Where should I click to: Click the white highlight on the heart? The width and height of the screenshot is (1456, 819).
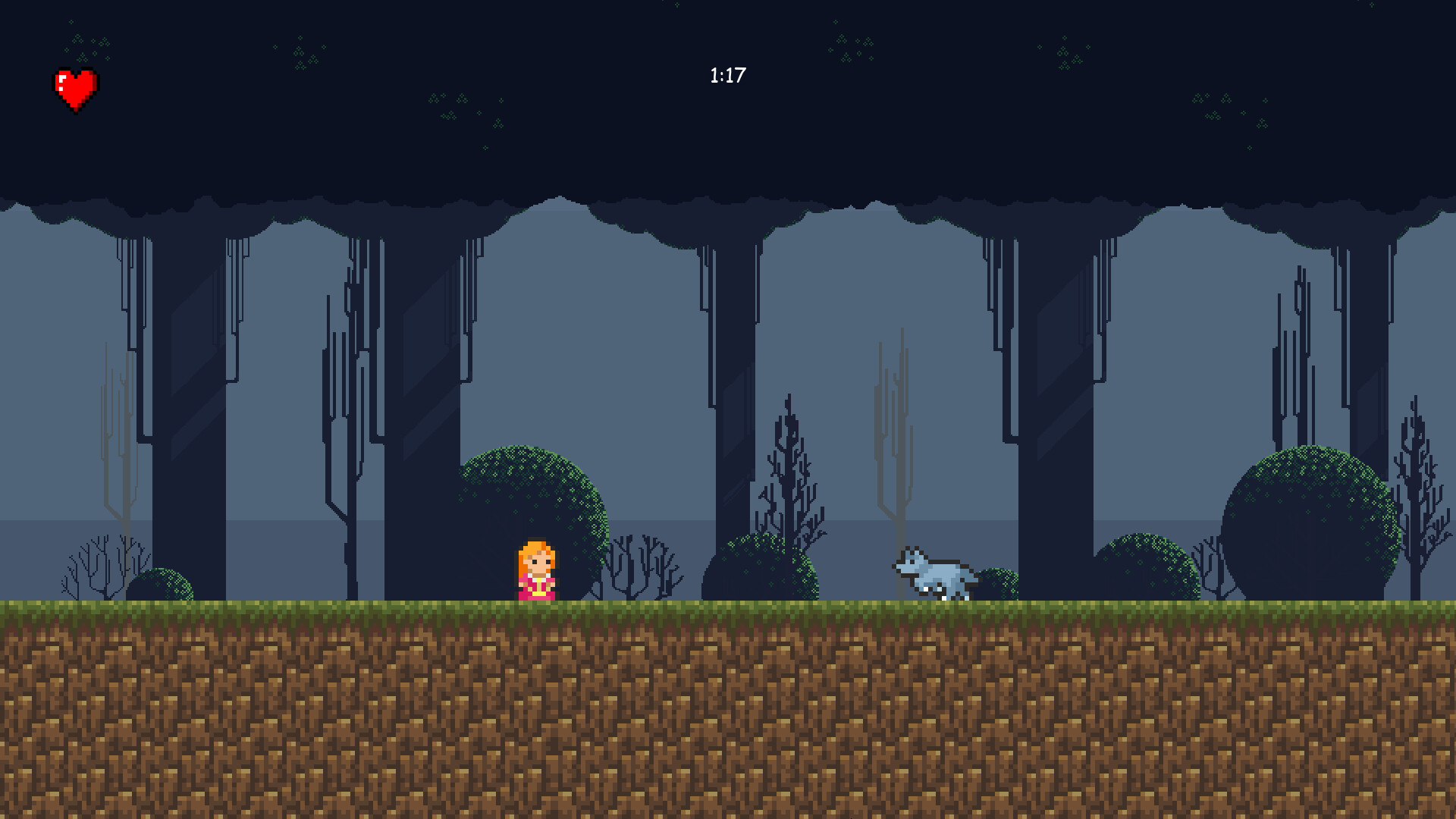[61, 80]
